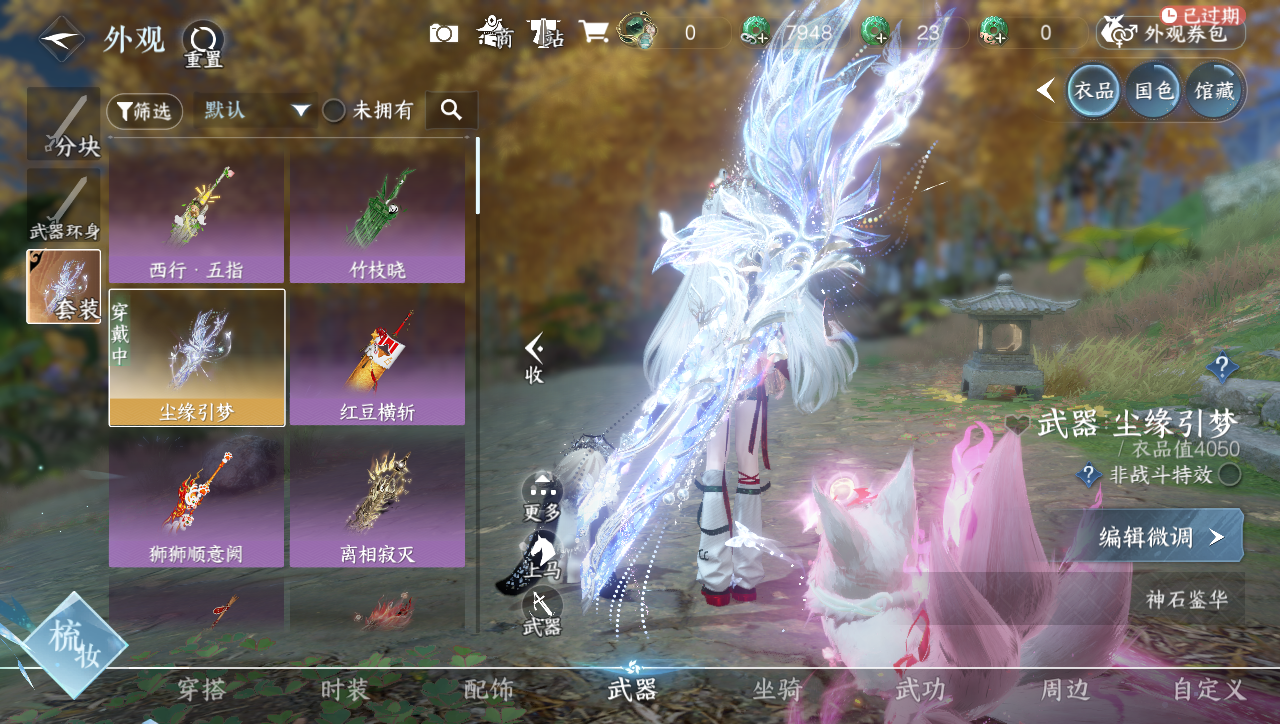Select the 国色 rating tab
This screenshot has height=724, width=1280.
tap(1153, 91)
